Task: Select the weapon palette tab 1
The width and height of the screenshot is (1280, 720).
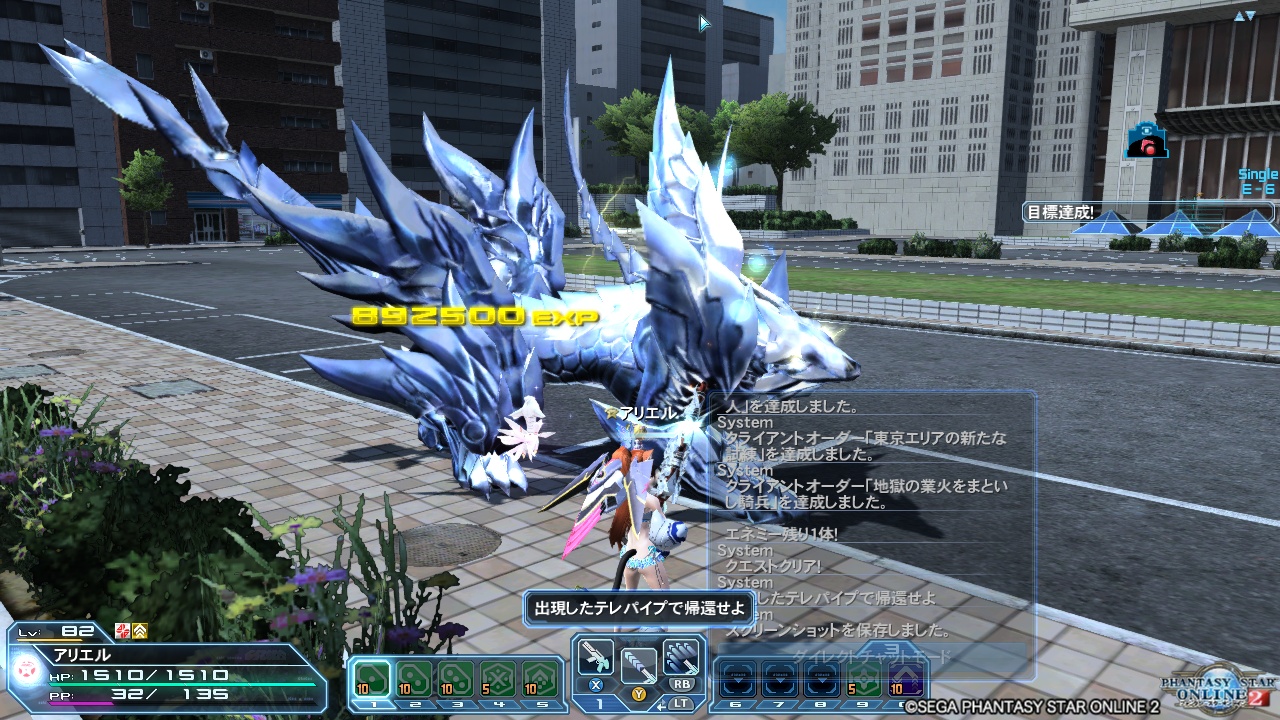Action: click(601, 704)
